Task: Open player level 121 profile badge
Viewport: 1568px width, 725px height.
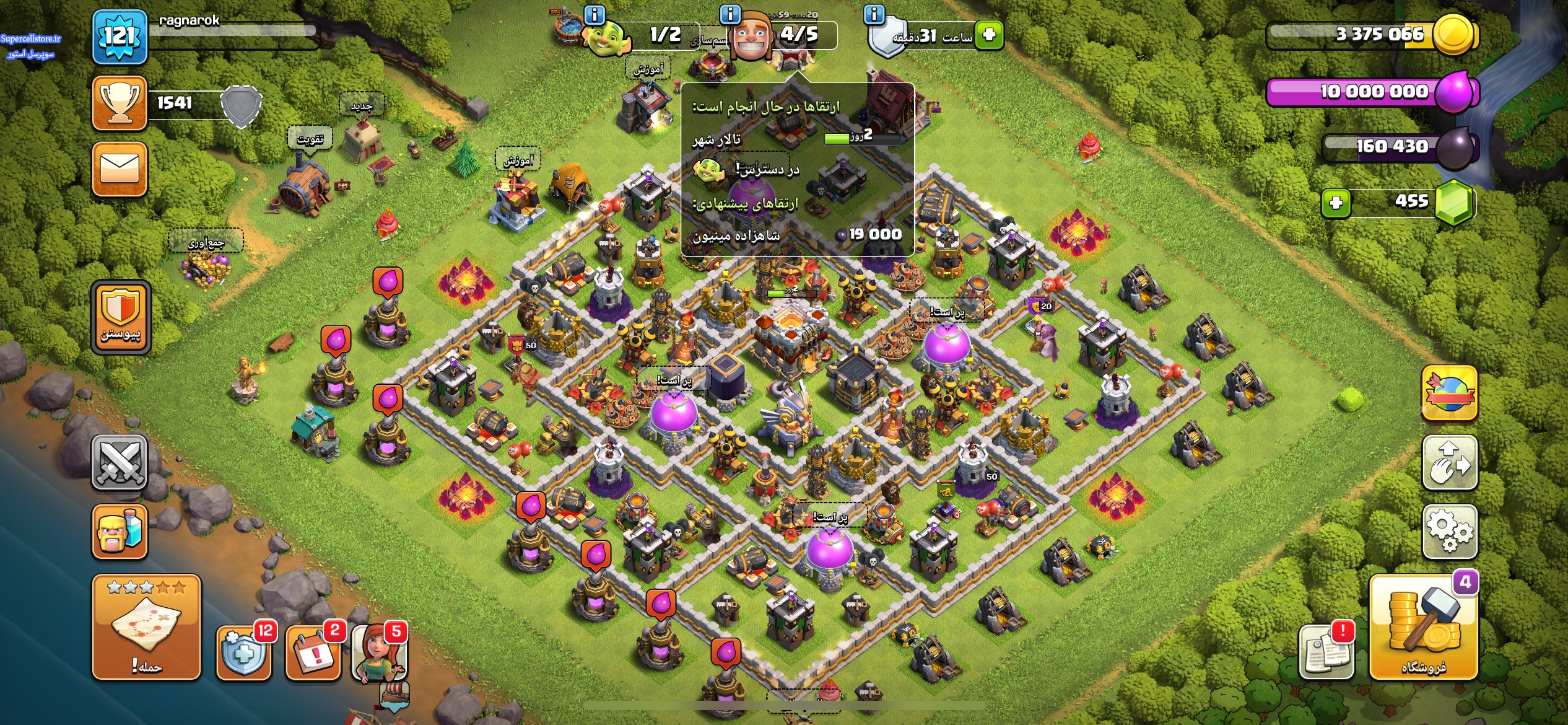Action: pyautogui.click(x=120, y=37)
